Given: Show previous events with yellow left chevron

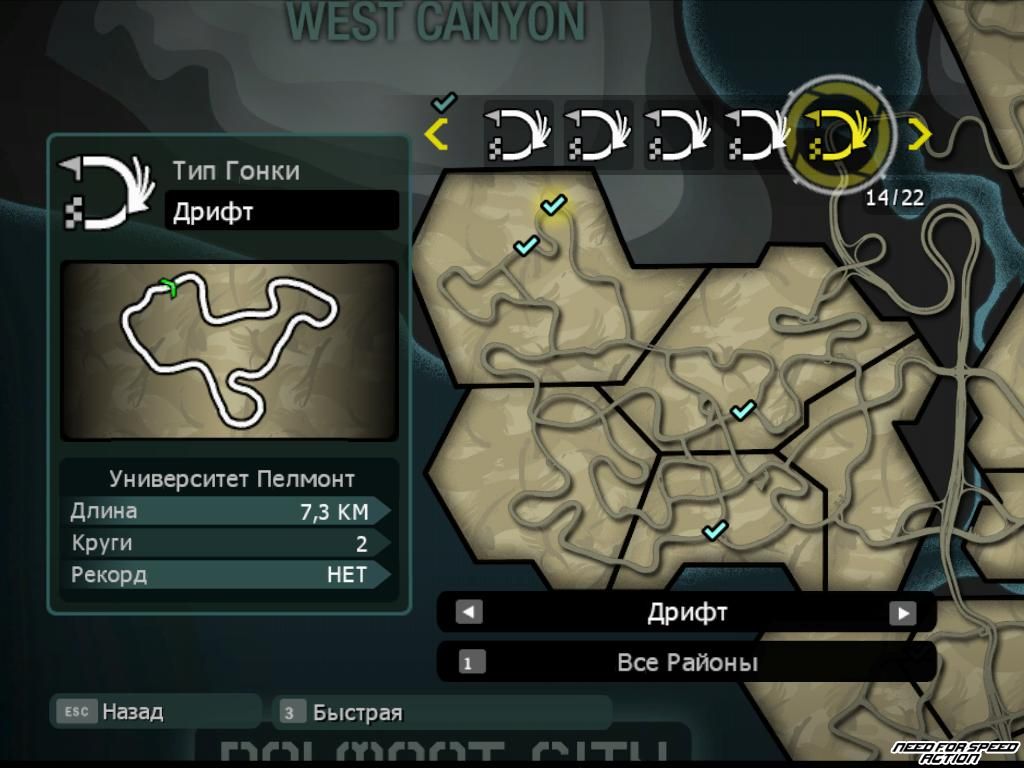Looking at the screenshot, I should click(x=436, y=134).
